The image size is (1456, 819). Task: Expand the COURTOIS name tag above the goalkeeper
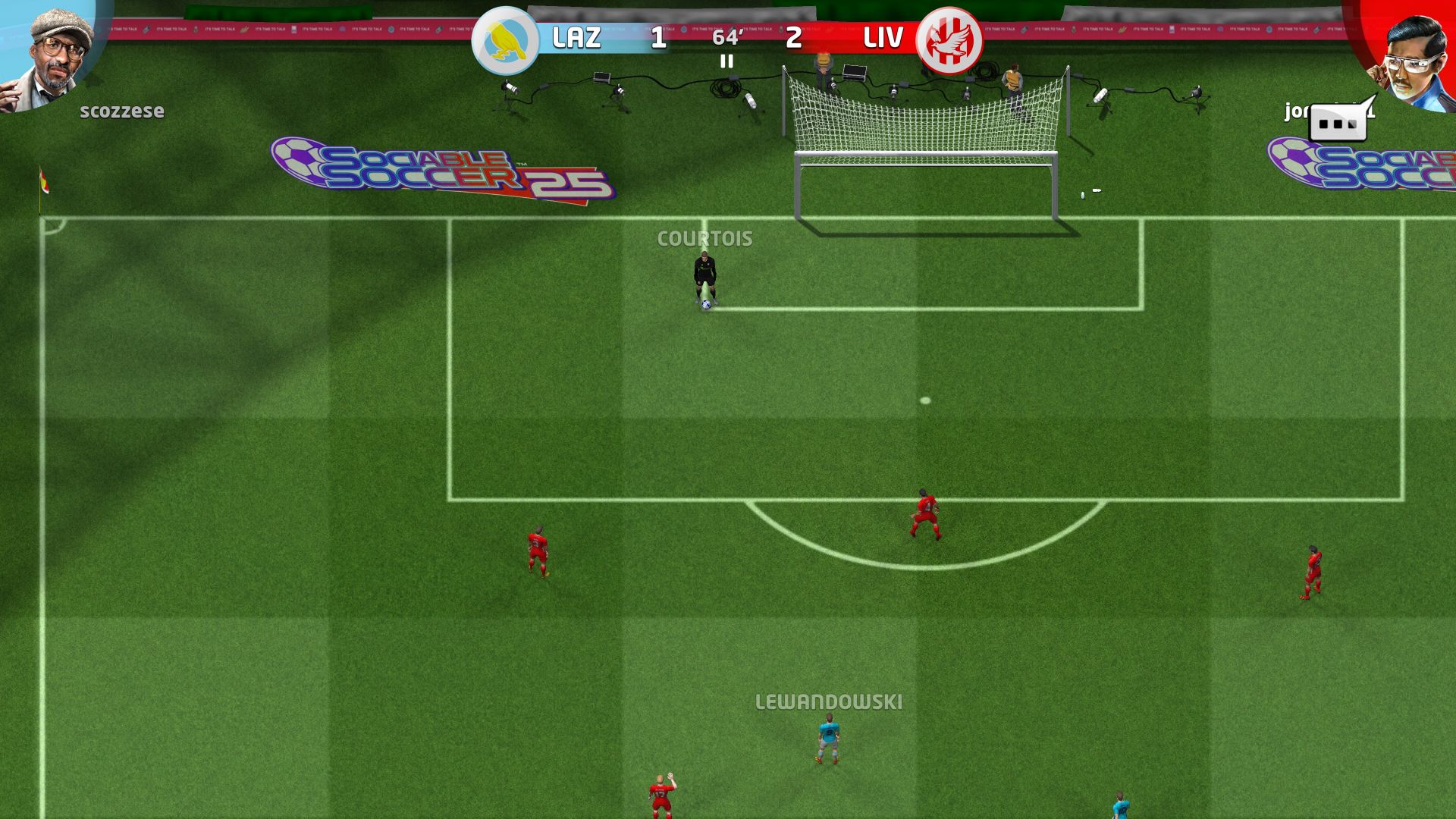(x=704, y=237)
